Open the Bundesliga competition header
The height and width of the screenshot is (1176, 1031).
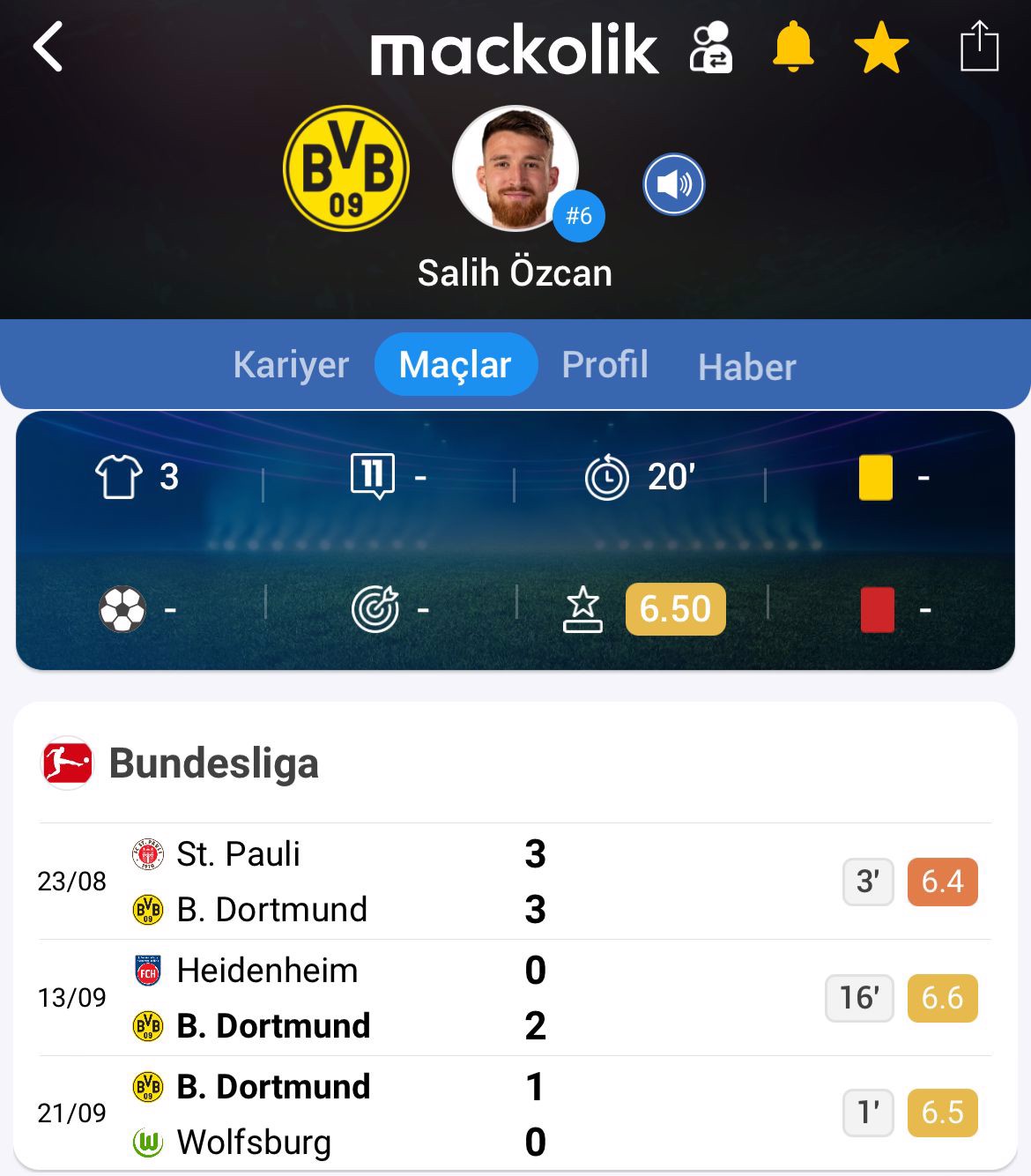(213, 763)
